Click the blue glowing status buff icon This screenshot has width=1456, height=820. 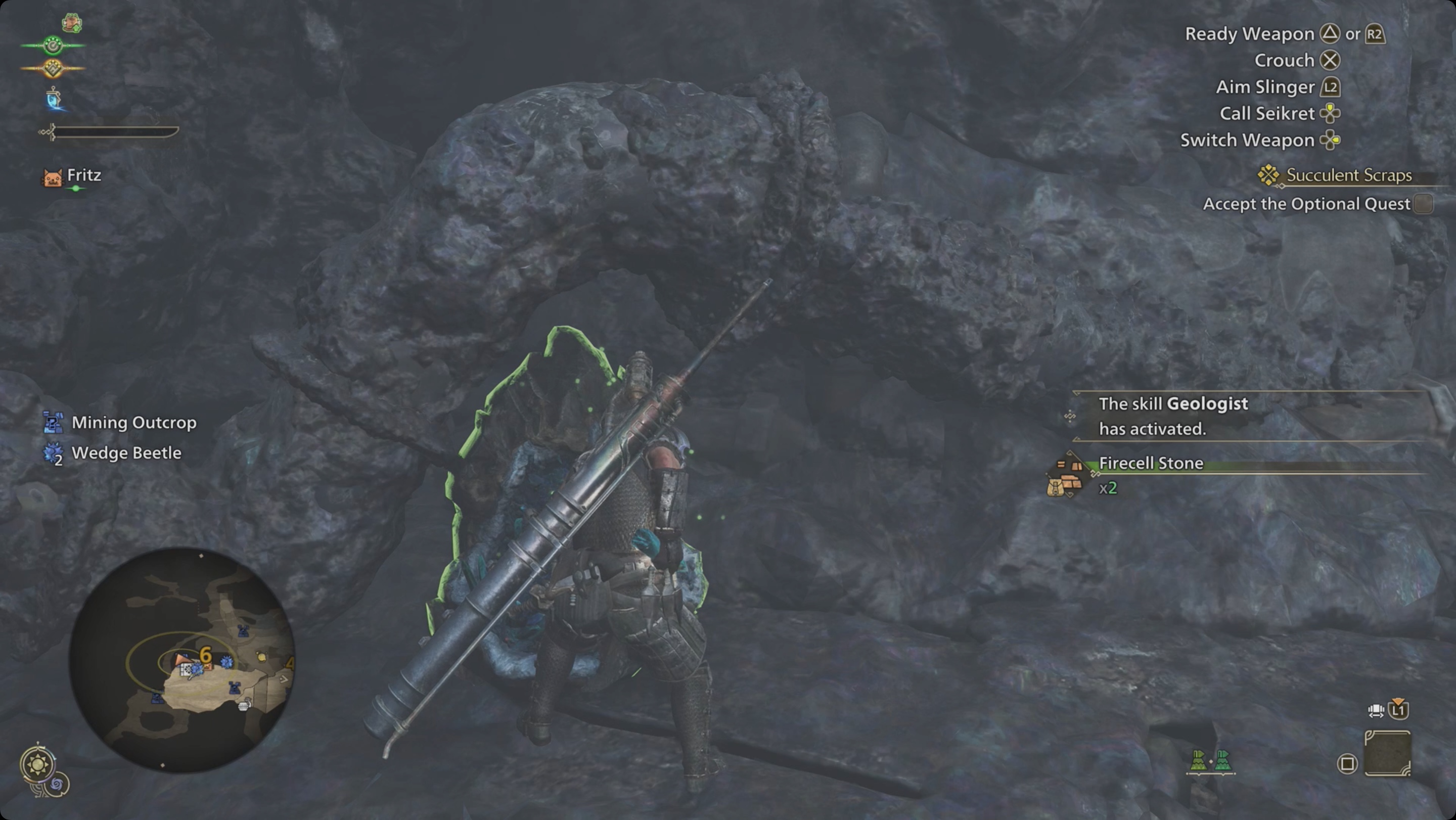pyautogui.click(x=54, y=99)
